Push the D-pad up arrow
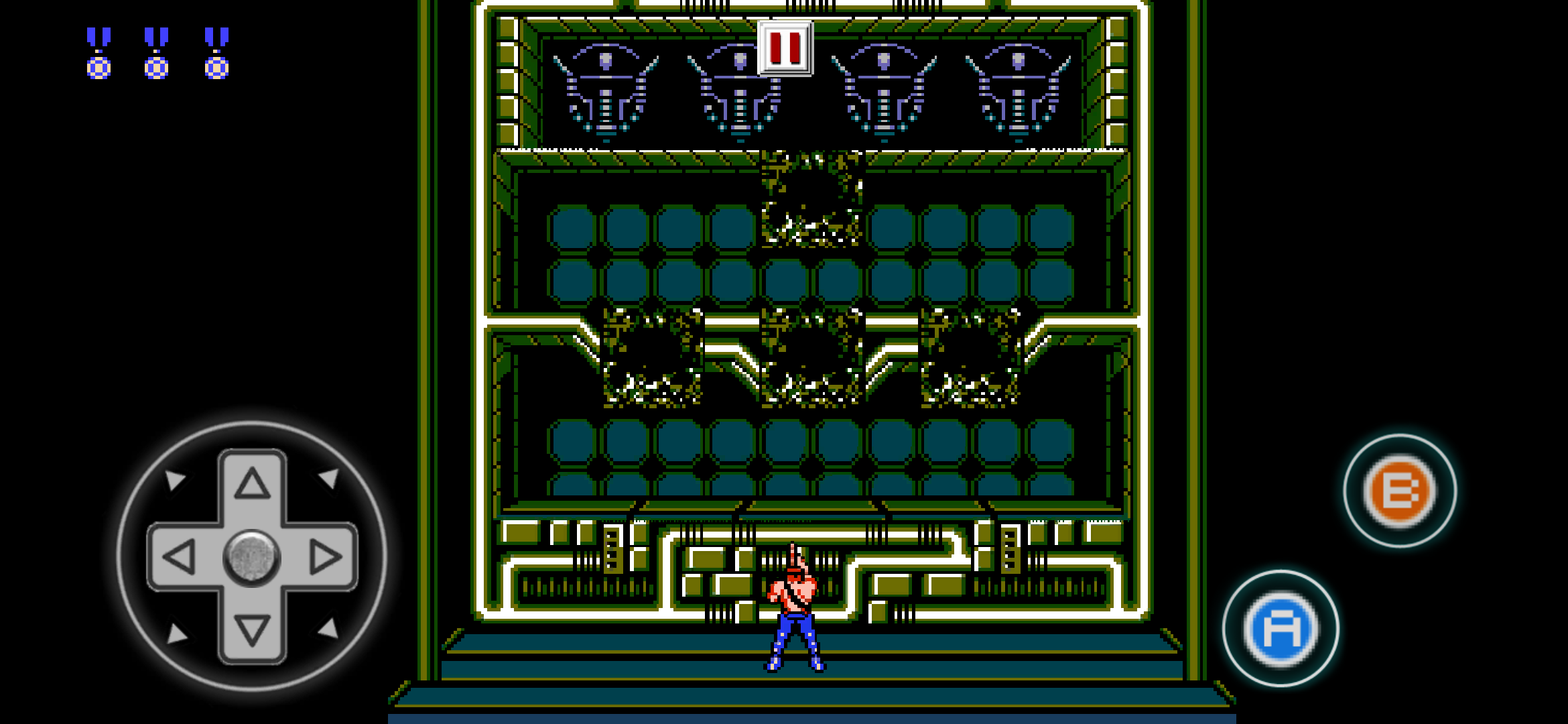The height and width of the screenshot is (724, 1568). [252, 483]
